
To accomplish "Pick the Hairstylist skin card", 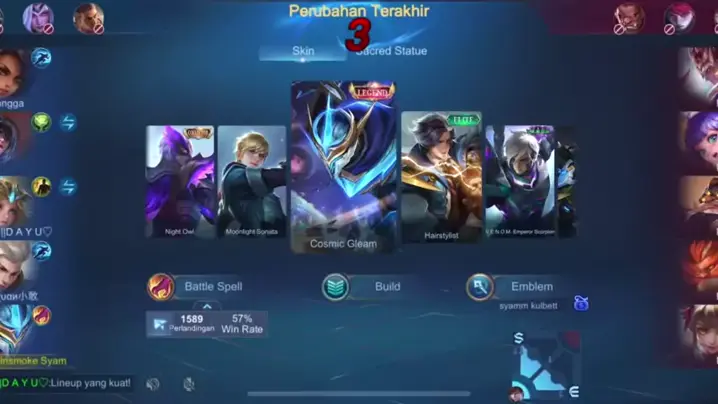I will (x=441, y=177).
